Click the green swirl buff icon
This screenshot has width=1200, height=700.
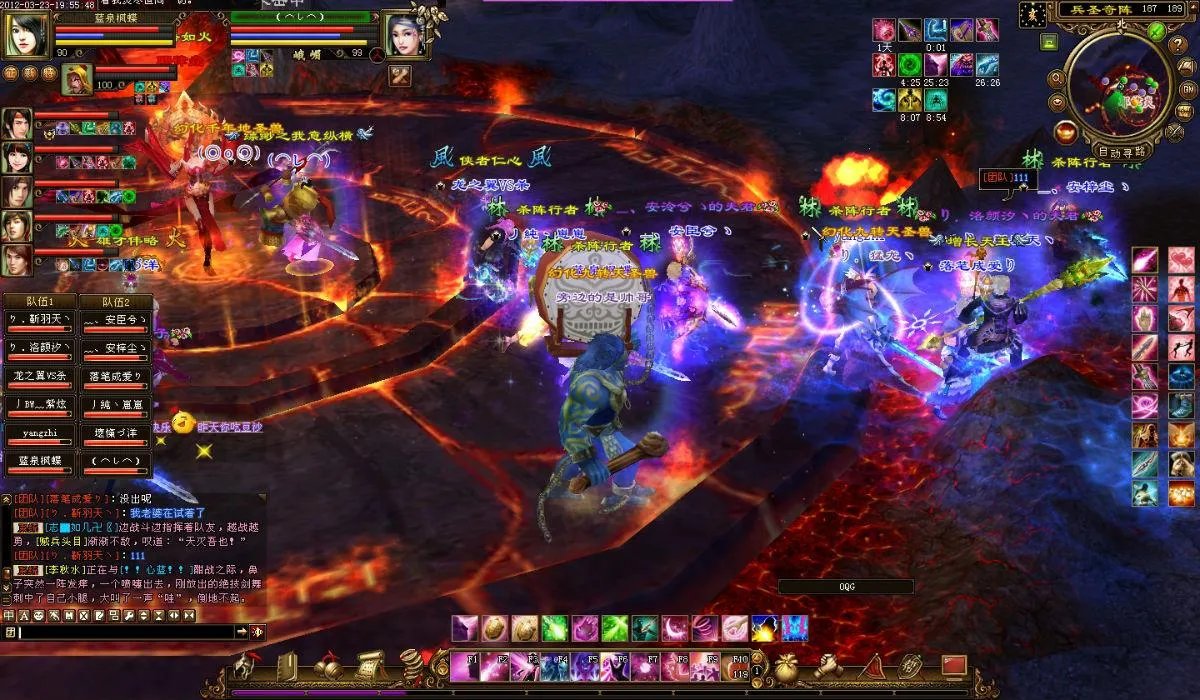point(909,64)
